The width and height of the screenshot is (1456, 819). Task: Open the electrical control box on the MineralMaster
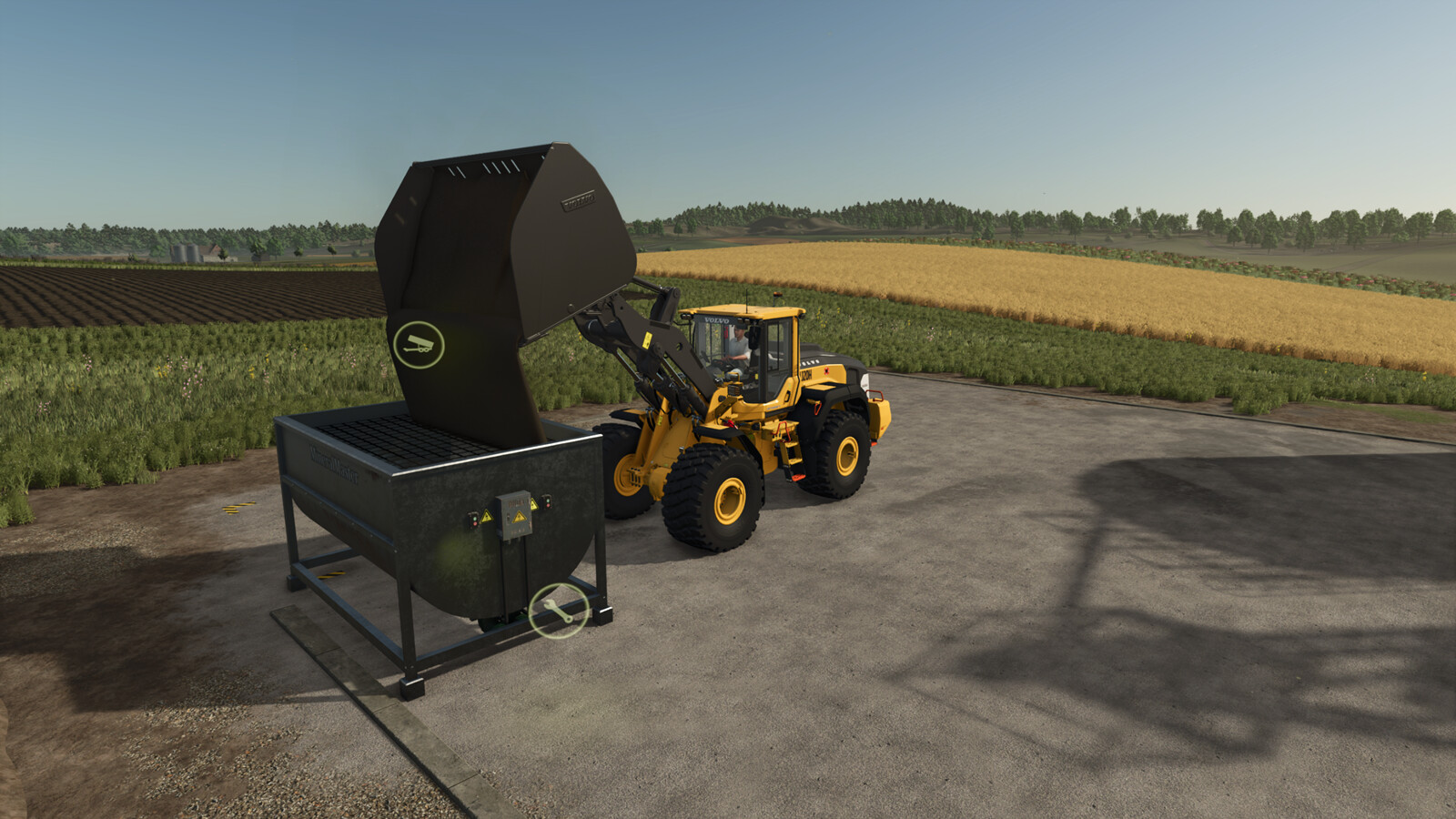pos(515,514)
